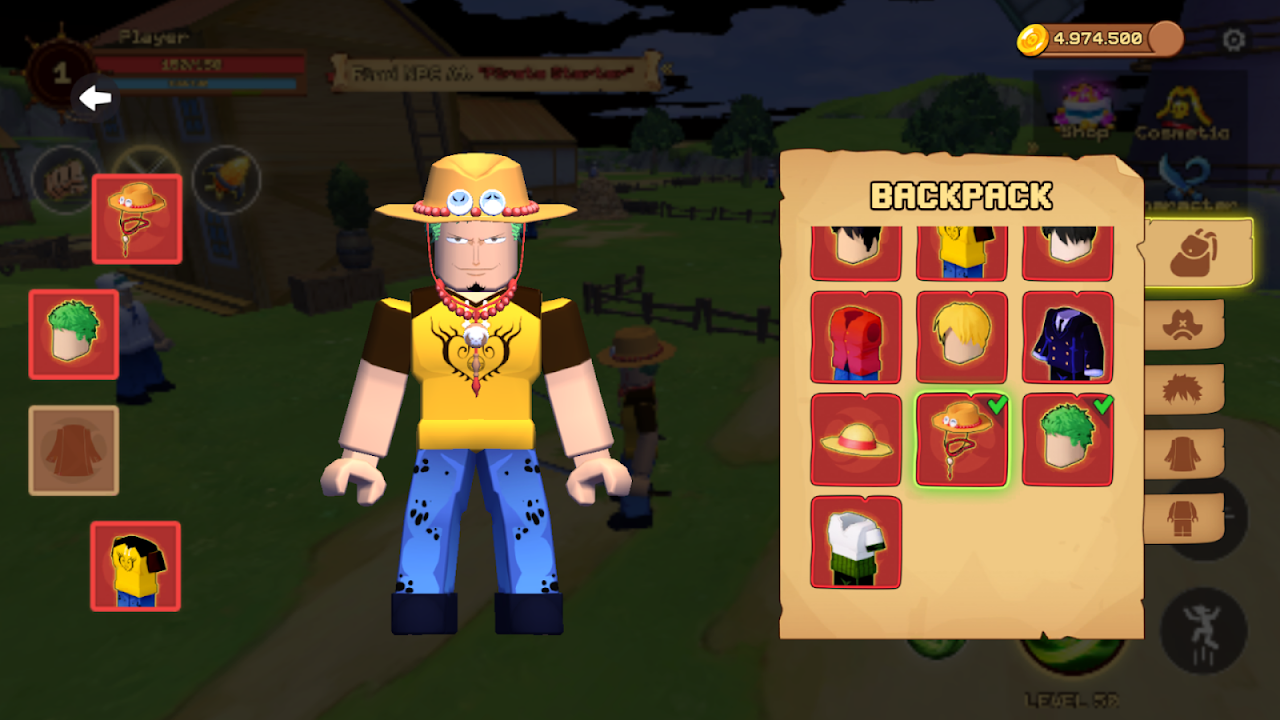Image resolution: width=1280 pixels, height=720 pixels.
Task: Choose the white shirt with green sash
Action: (856, 542)
